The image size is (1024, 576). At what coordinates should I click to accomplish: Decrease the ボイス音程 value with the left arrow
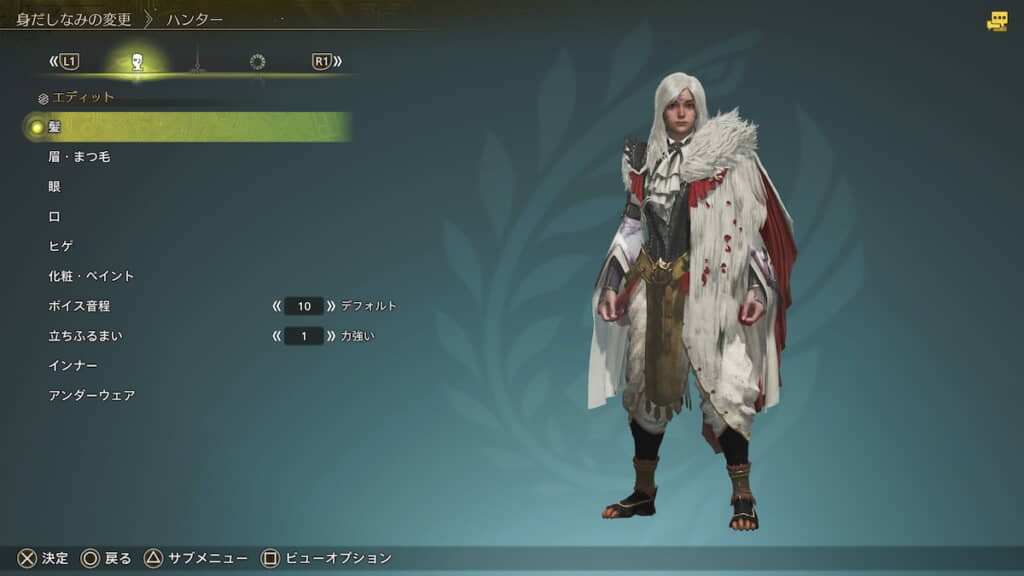point(277,306)
